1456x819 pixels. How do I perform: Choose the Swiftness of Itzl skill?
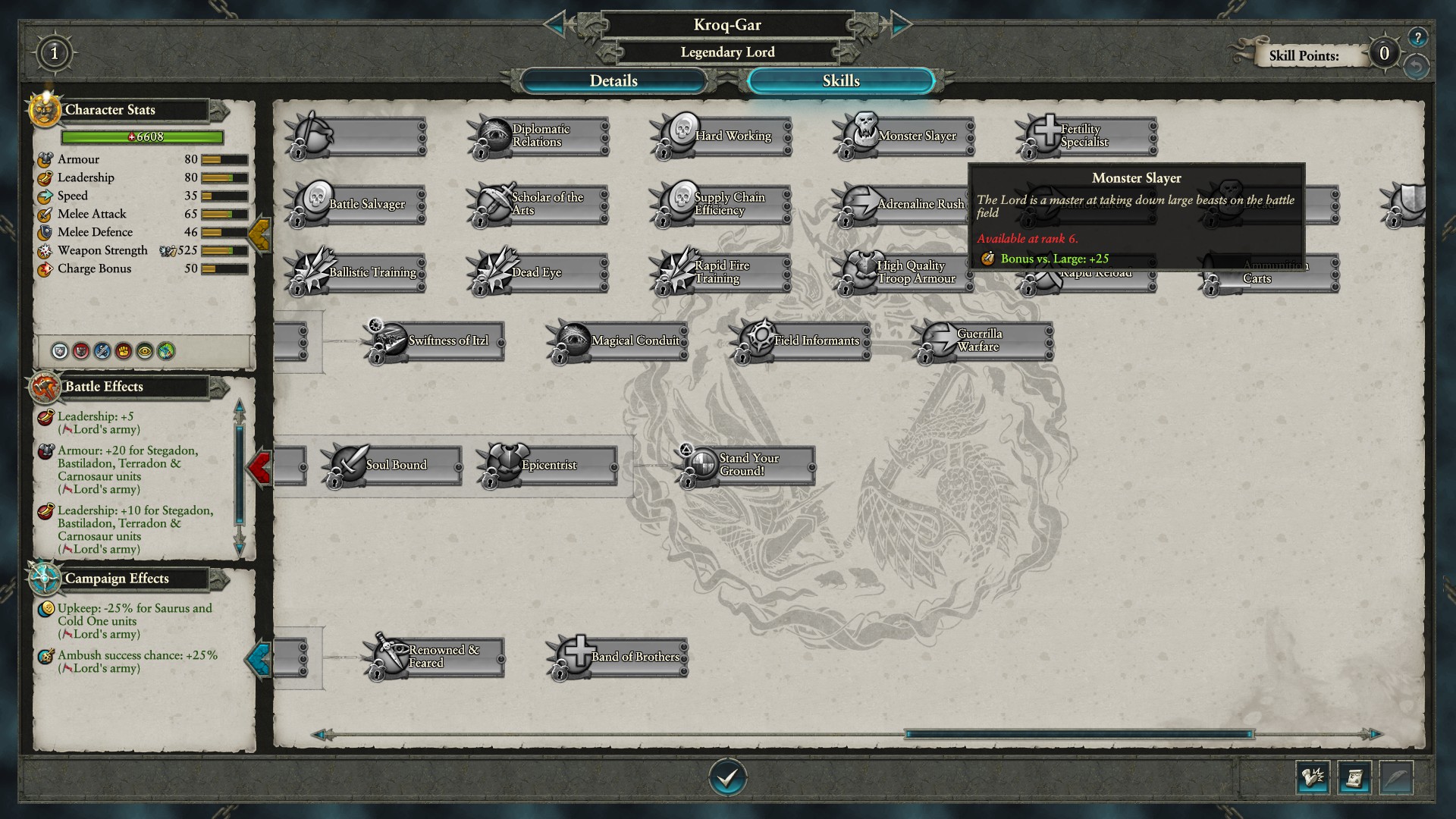pos(436,341)
